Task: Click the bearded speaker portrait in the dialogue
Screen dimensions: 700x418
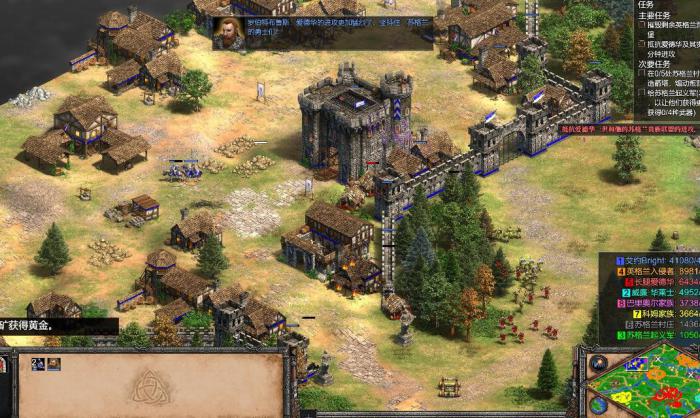Action: click(228, 32)
